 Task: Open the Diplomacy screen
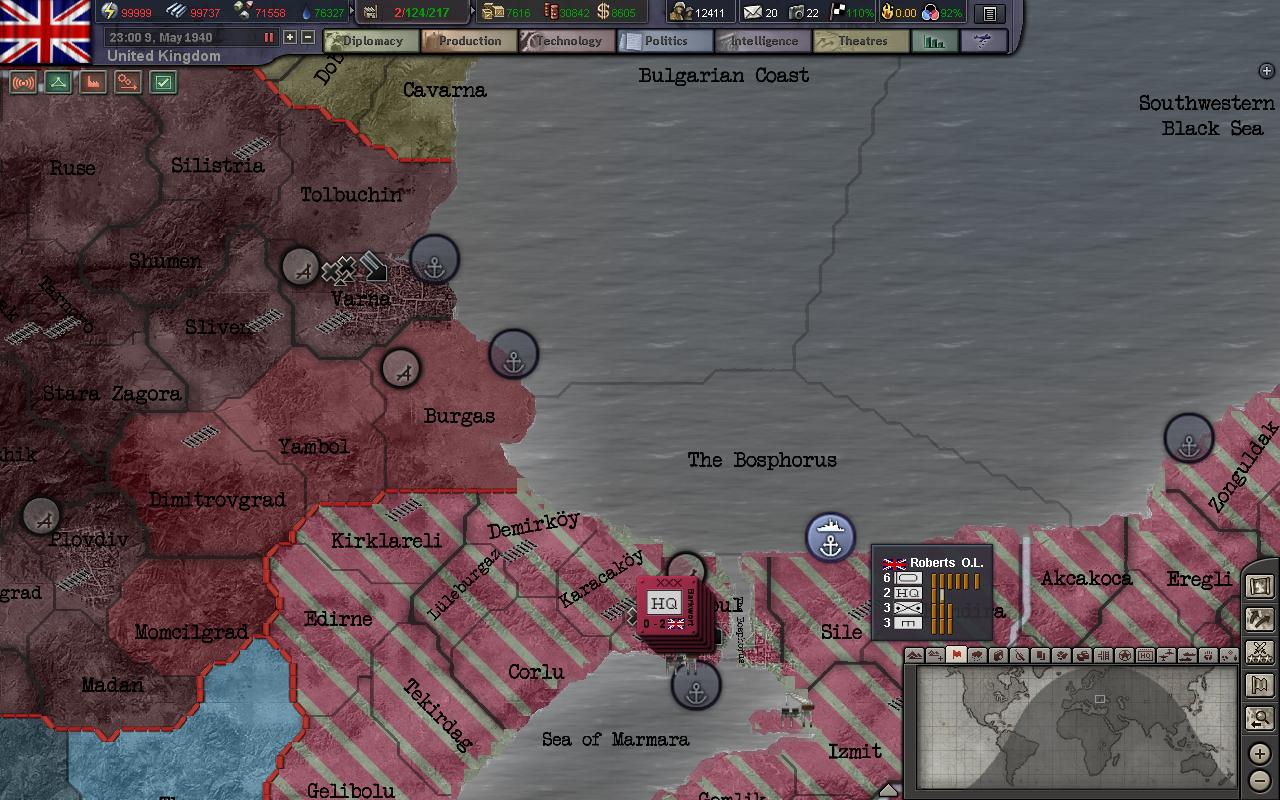coord(369,41)
